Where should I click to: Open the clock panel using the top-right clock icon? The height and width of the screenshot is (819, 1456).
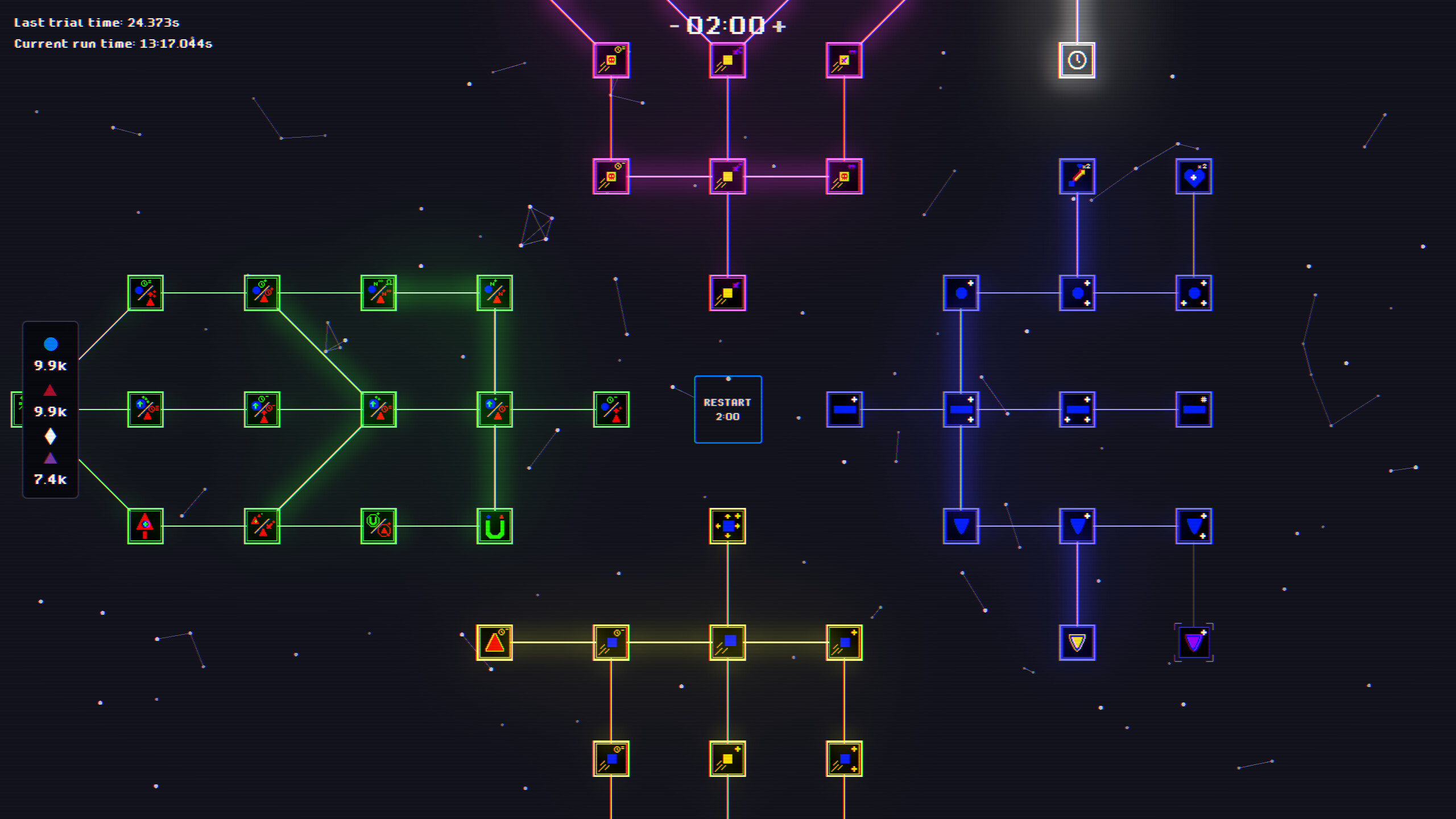point(1077,60)
